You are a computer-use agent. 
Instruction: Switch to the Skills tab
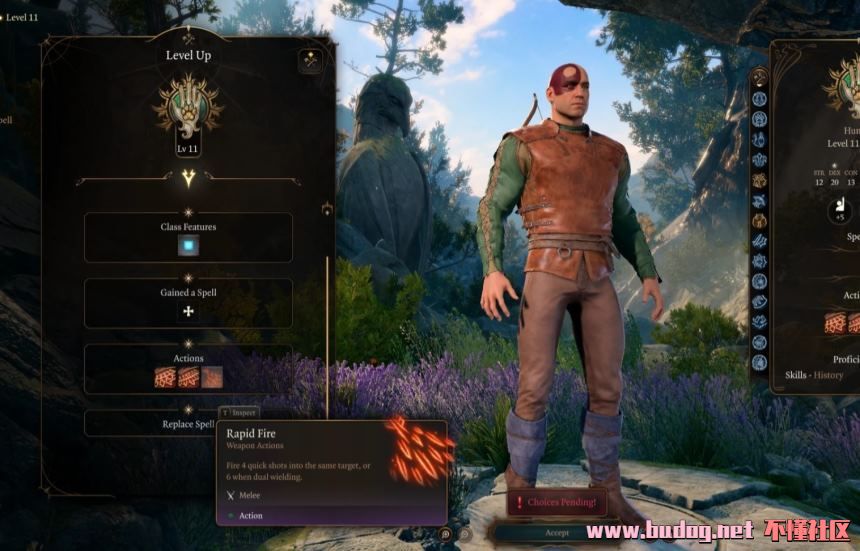click(x=796, y=375)
